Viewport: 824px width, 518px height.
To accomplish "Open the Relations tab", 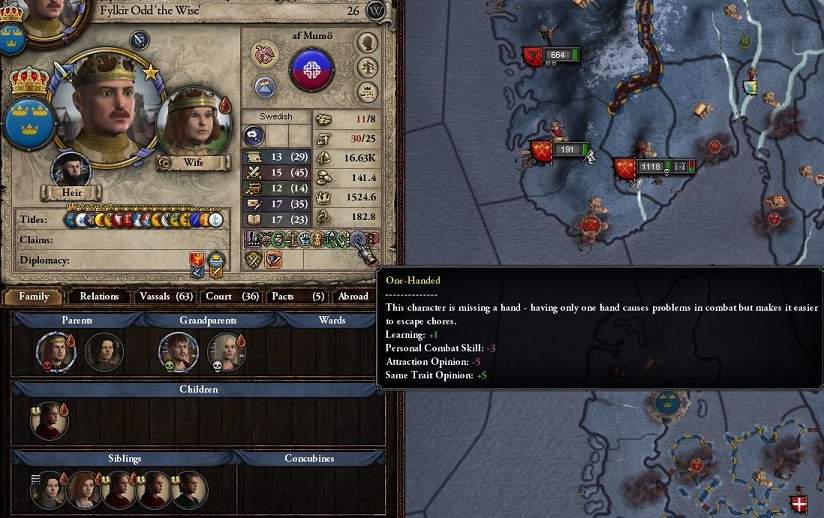I will pos(99,296).
